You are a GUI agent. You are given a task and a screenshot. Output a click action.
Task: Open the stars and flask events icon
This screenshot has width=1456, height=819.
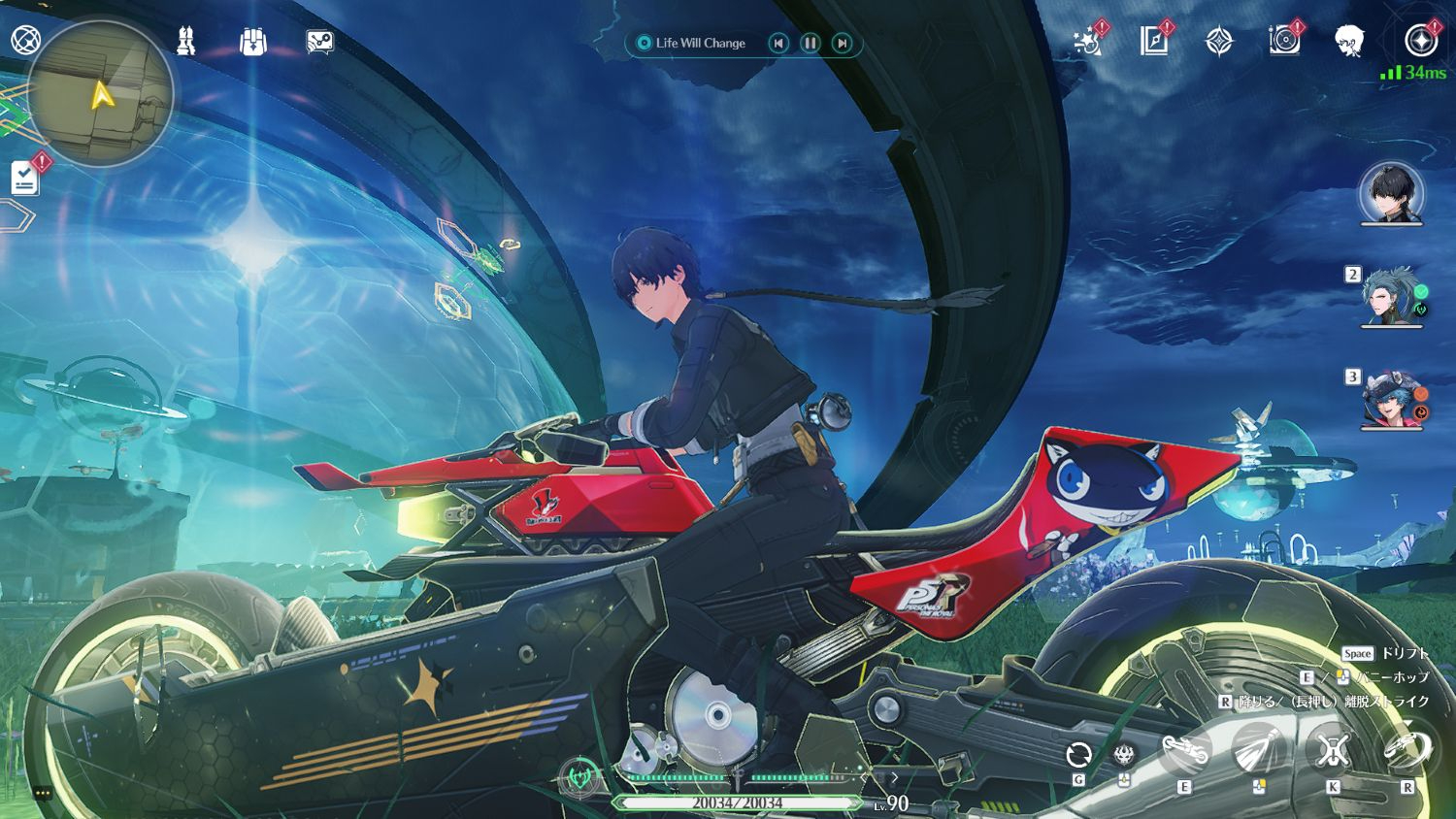tap(1088, 41)
